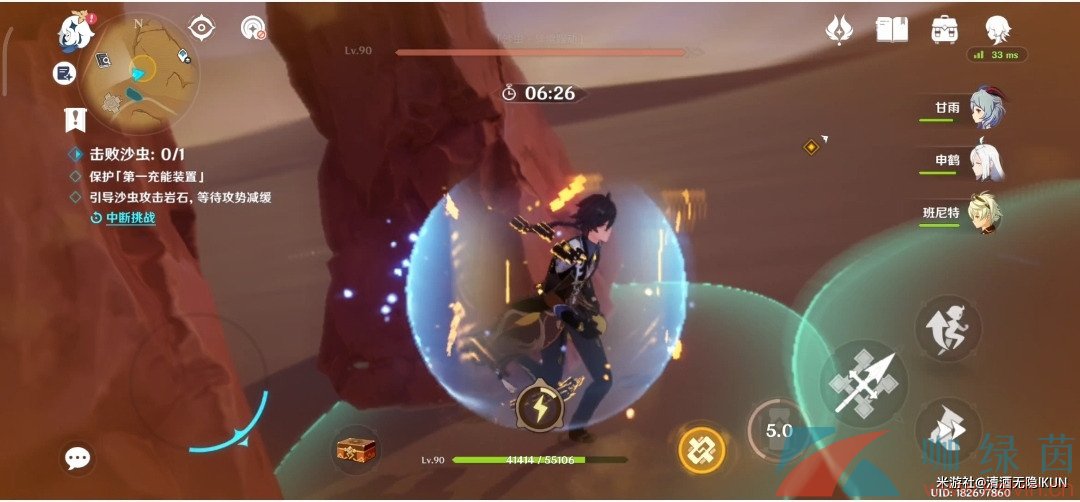Open the character screen icon
1080x502 pixels.
click(x=996, y=29)
